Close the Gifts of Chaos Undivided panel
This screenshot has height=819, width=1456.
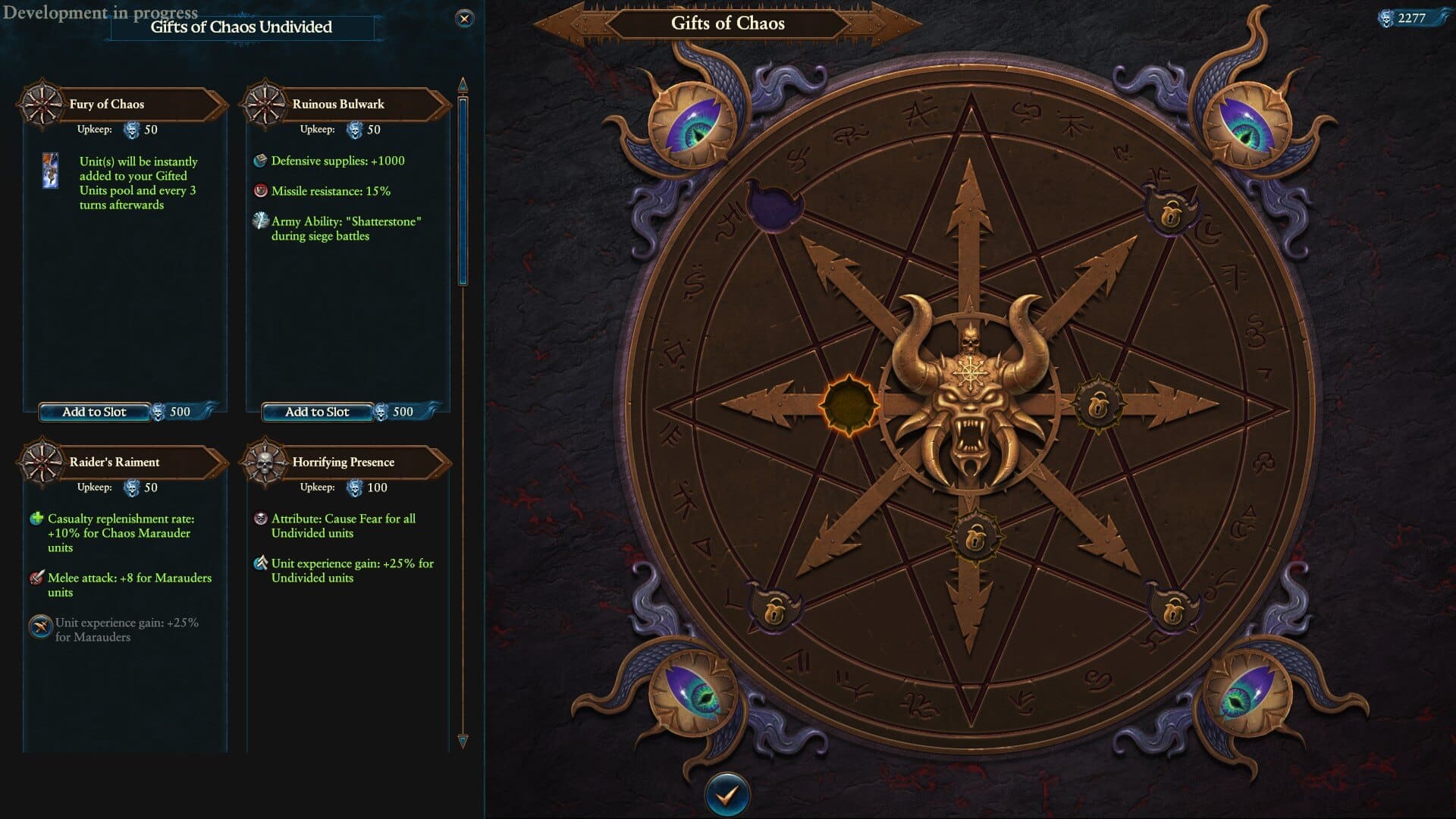point(465,19)
